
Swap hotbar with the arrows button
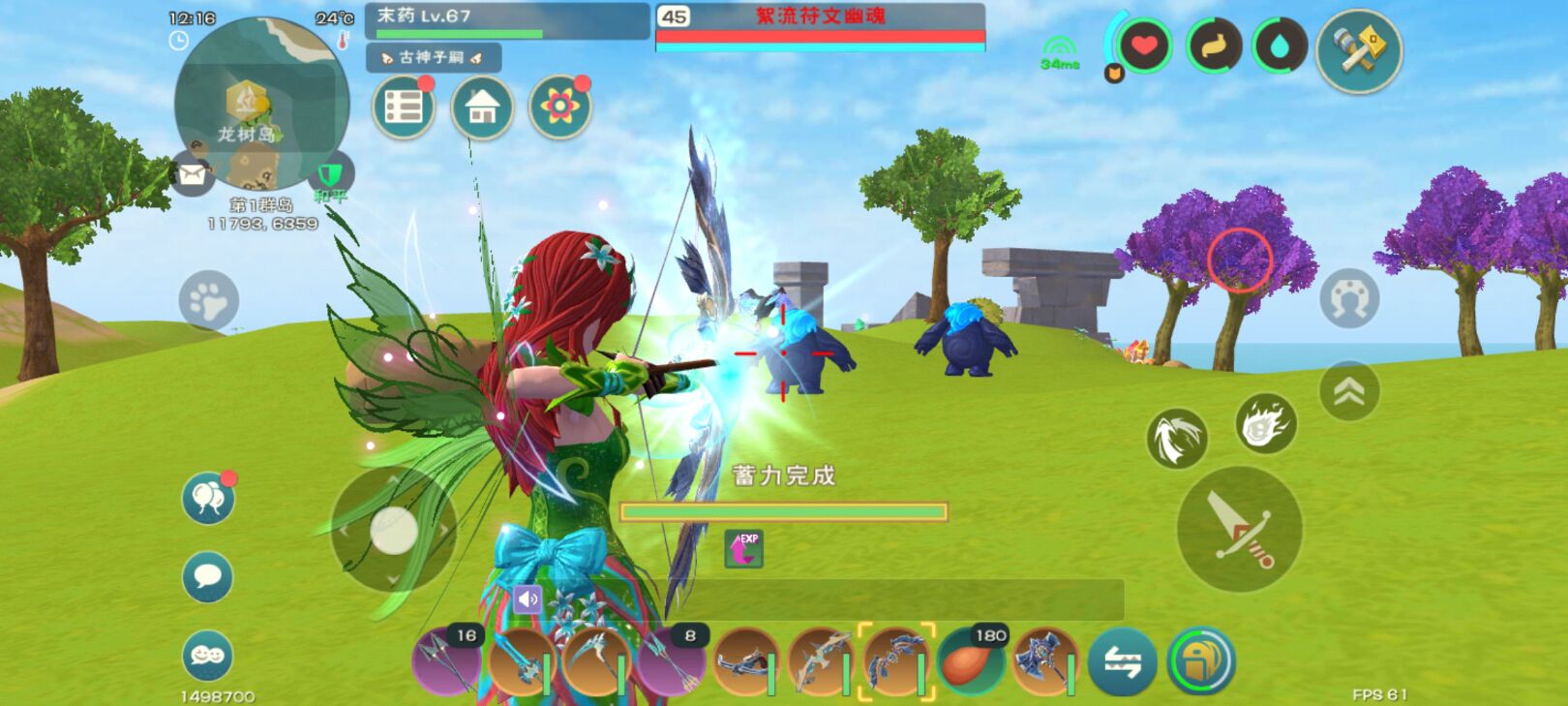click(x=1122, y=662)
